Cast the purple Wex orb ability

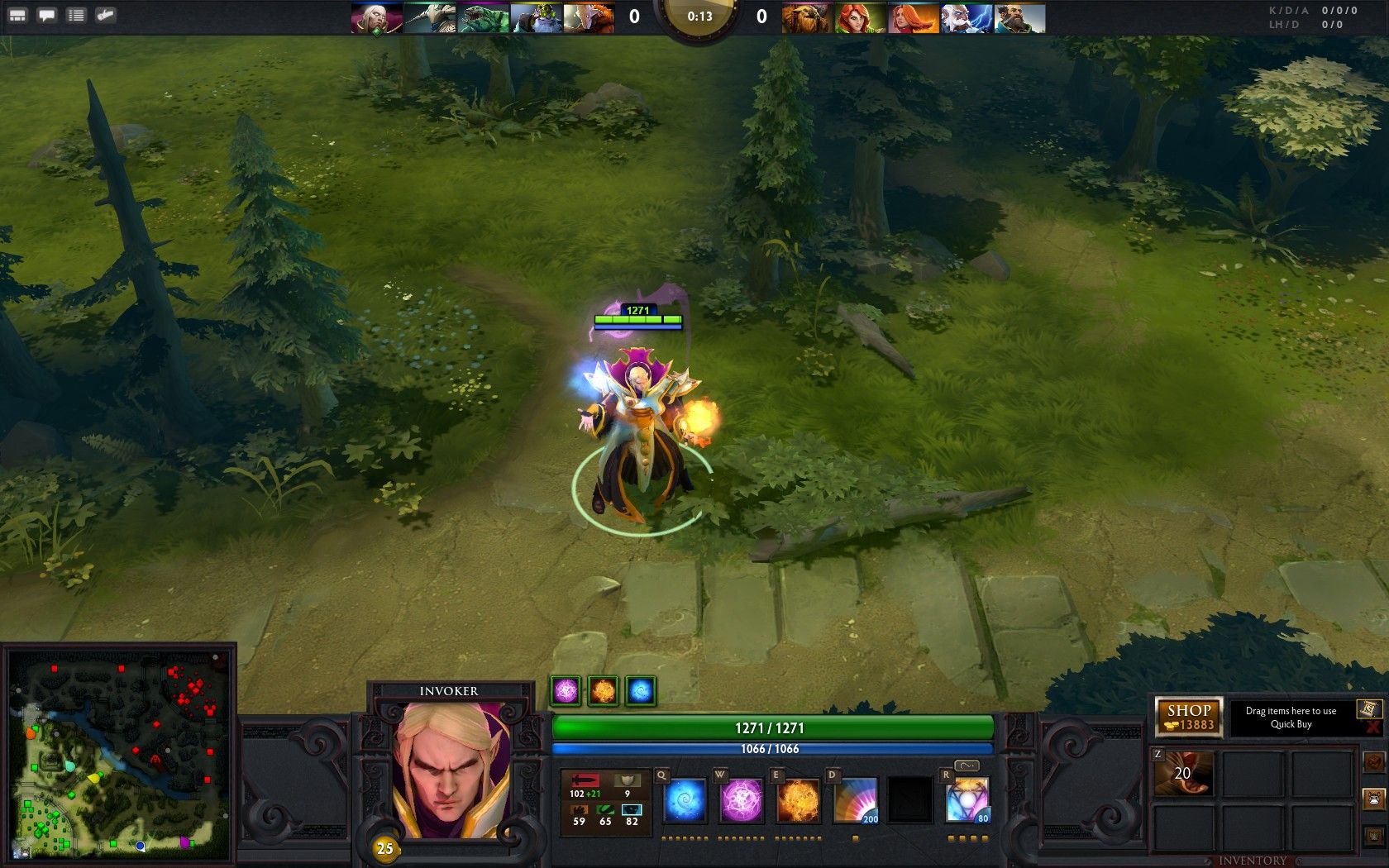pyautogui.click(x=742, y=801)
